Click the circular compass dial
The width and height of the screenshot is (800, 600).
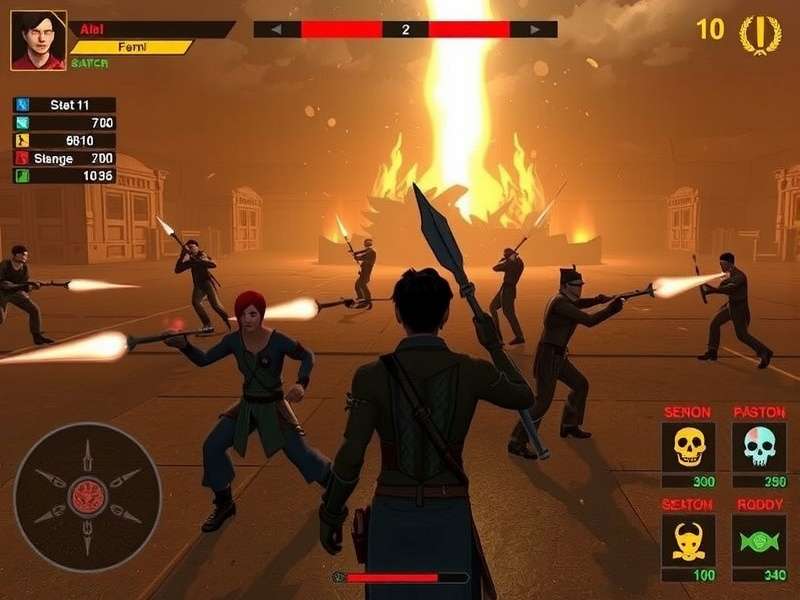87,496
